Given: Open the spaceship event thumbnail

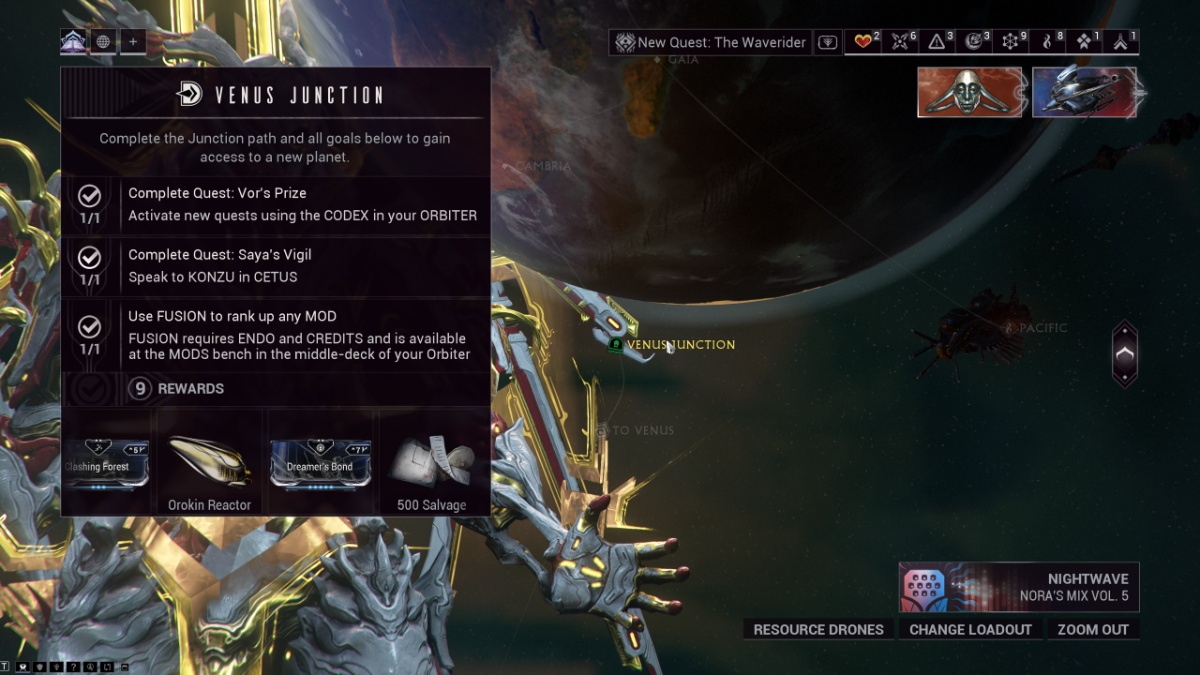Looking at the screenshot, I should 1084,92.
